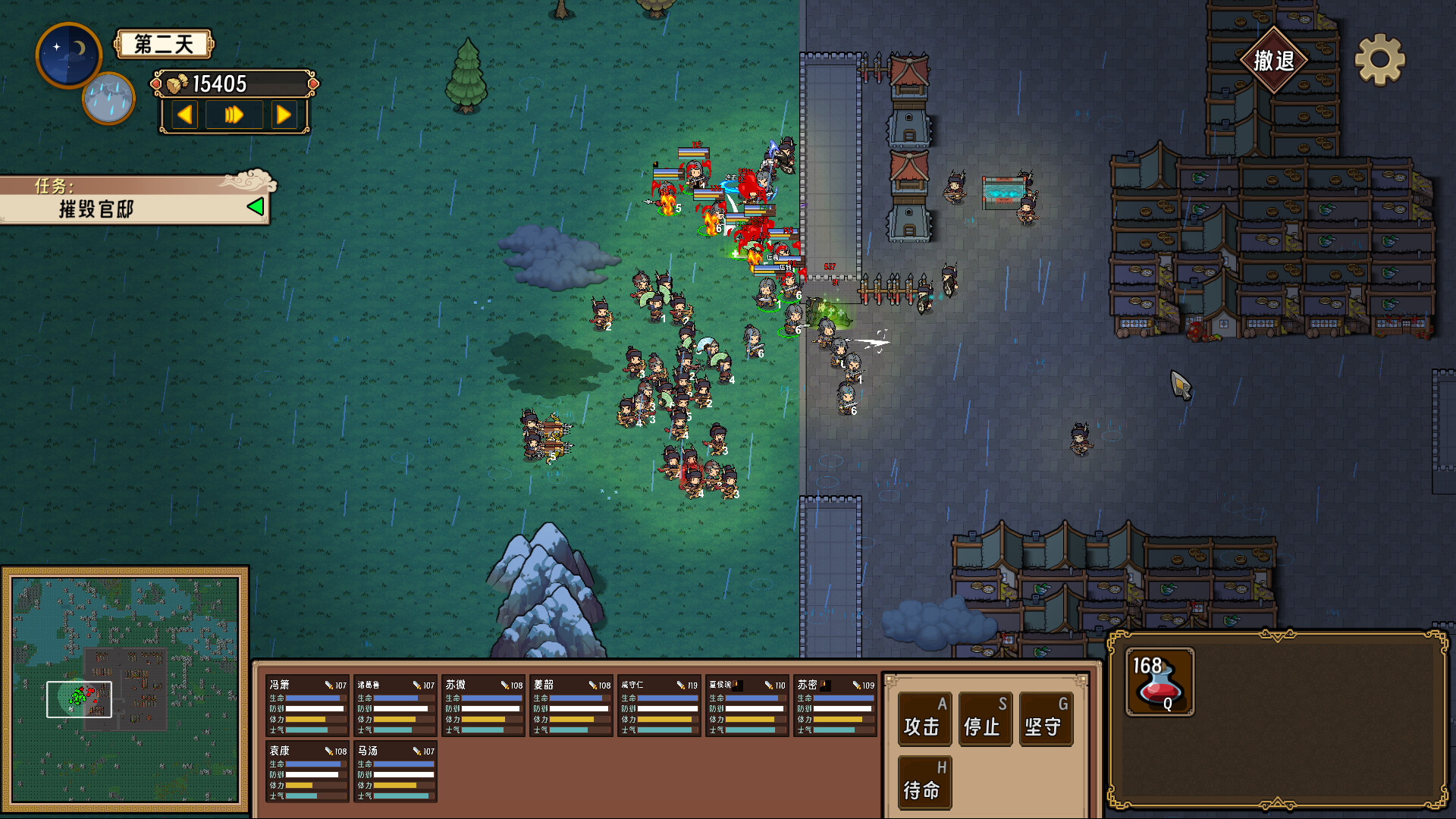The height and width of the screenshot is (819, 1456).
Task: Issue the 攻击 attack command
Action: click(924, 719)
